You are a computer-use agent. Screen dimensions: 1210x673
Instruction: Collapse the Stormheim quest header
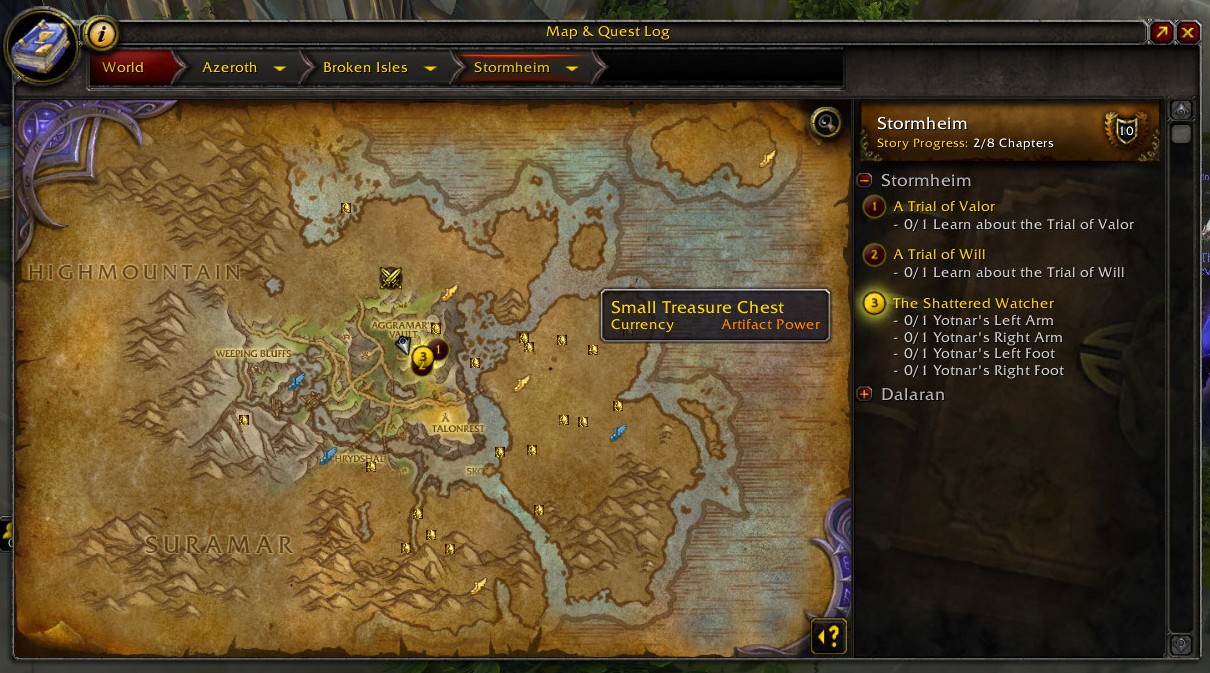click(x=865, y=181)
